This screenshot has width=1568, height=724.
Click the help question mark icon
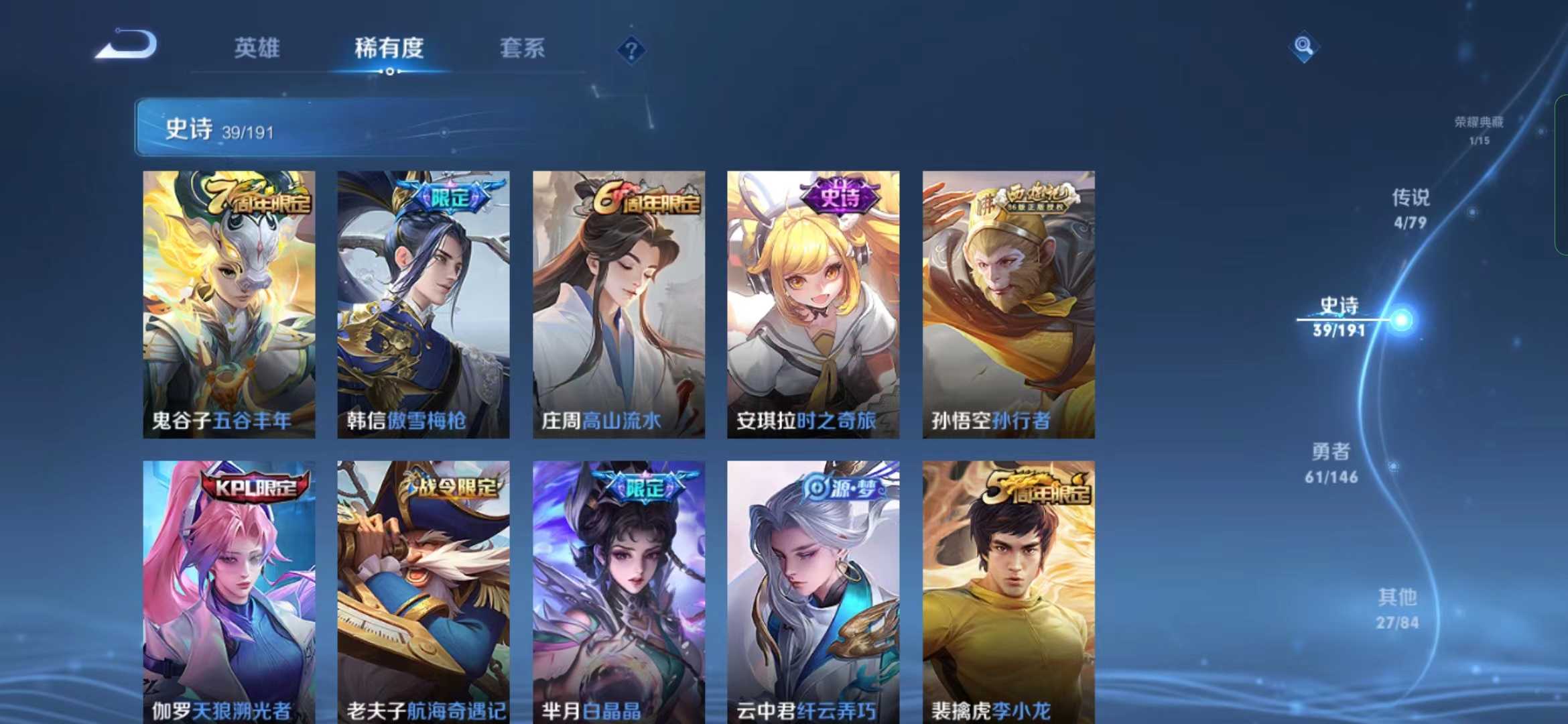[631, 48]
